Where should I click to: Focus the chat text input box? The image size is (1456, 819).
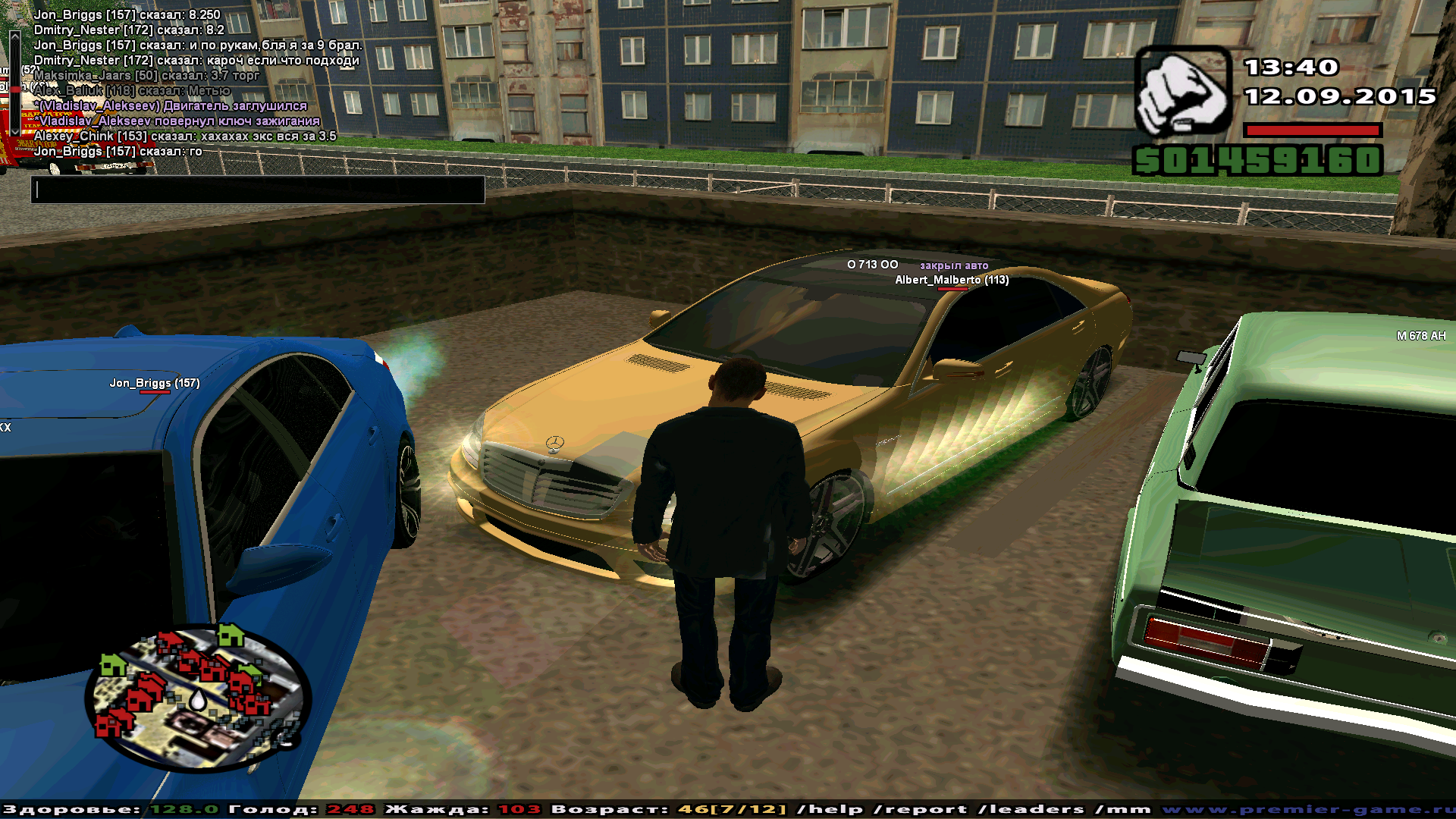pyautogui.click(x=258, y=190)
